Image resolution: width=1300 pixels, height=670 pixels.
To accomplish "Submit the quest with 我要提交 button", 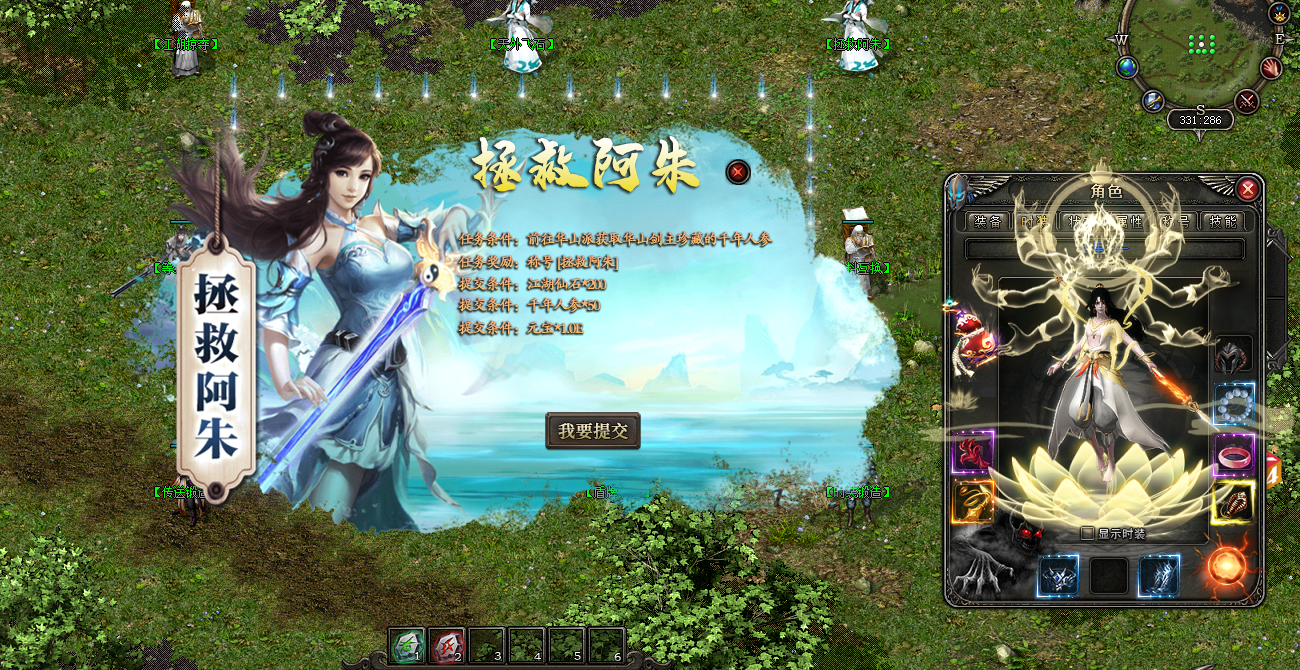I will coord(593,431).
